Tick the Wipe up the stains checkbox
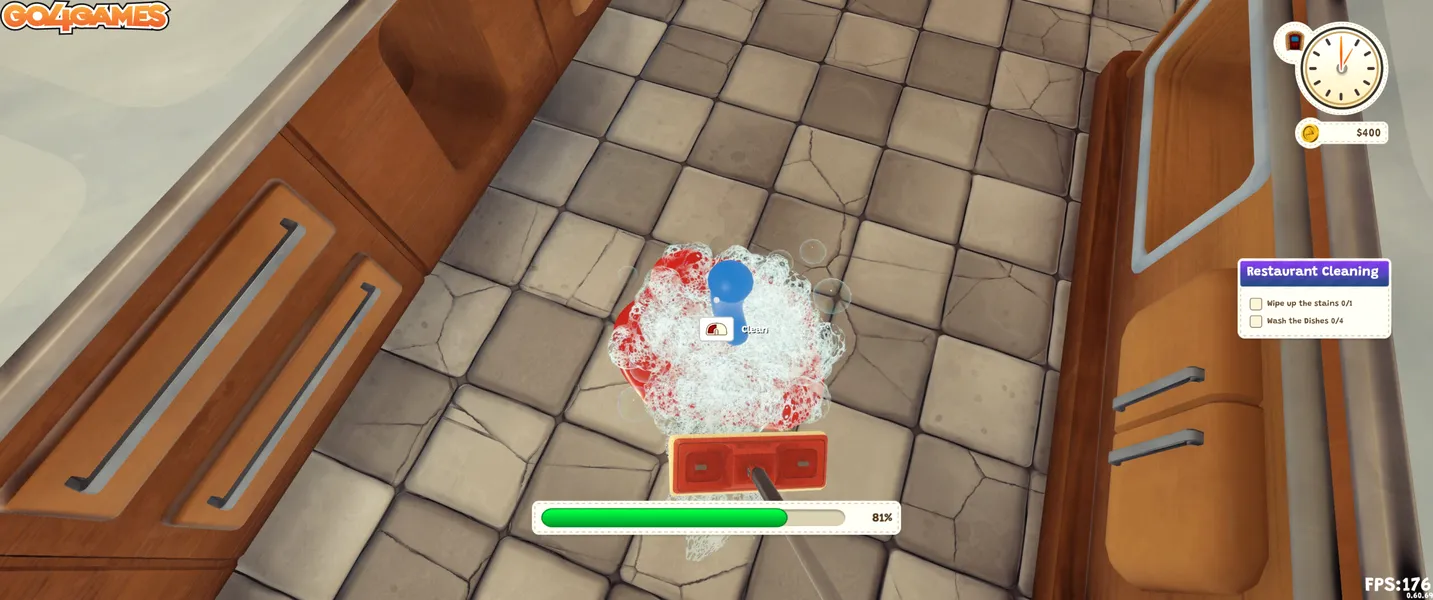The image size is (1433, 600). pyautogui.click(x=1256, y=303)
